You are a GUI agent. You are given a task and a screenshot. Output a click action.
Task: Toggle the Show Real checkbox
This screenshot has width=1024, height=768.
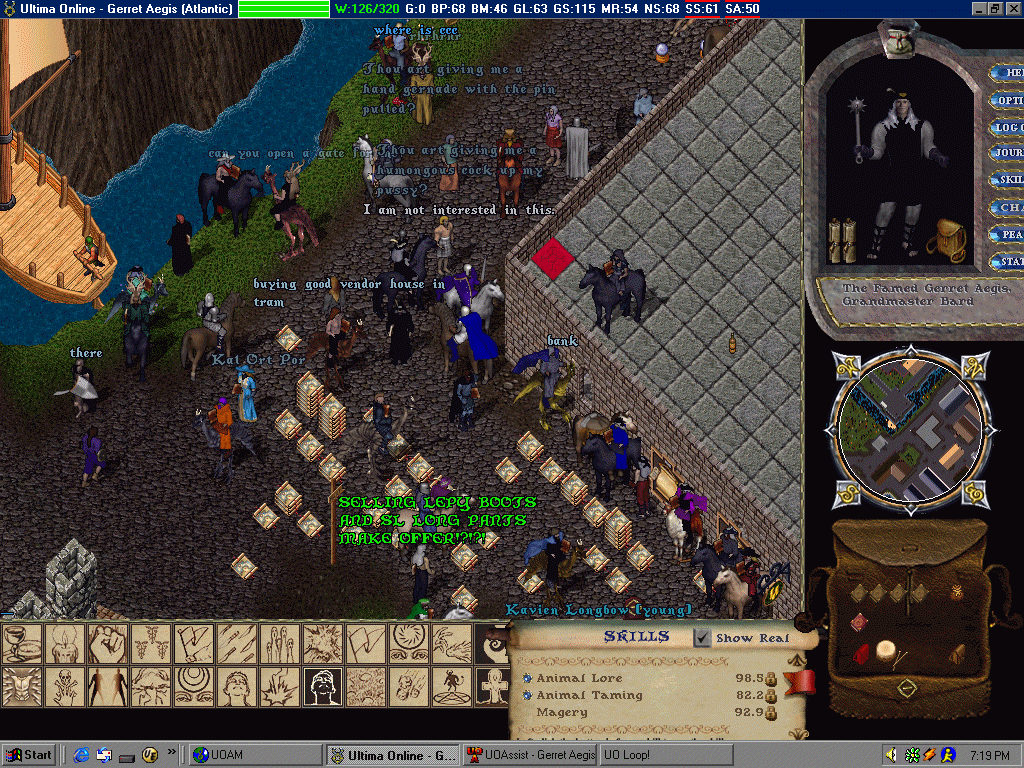[x=703, y=637]
